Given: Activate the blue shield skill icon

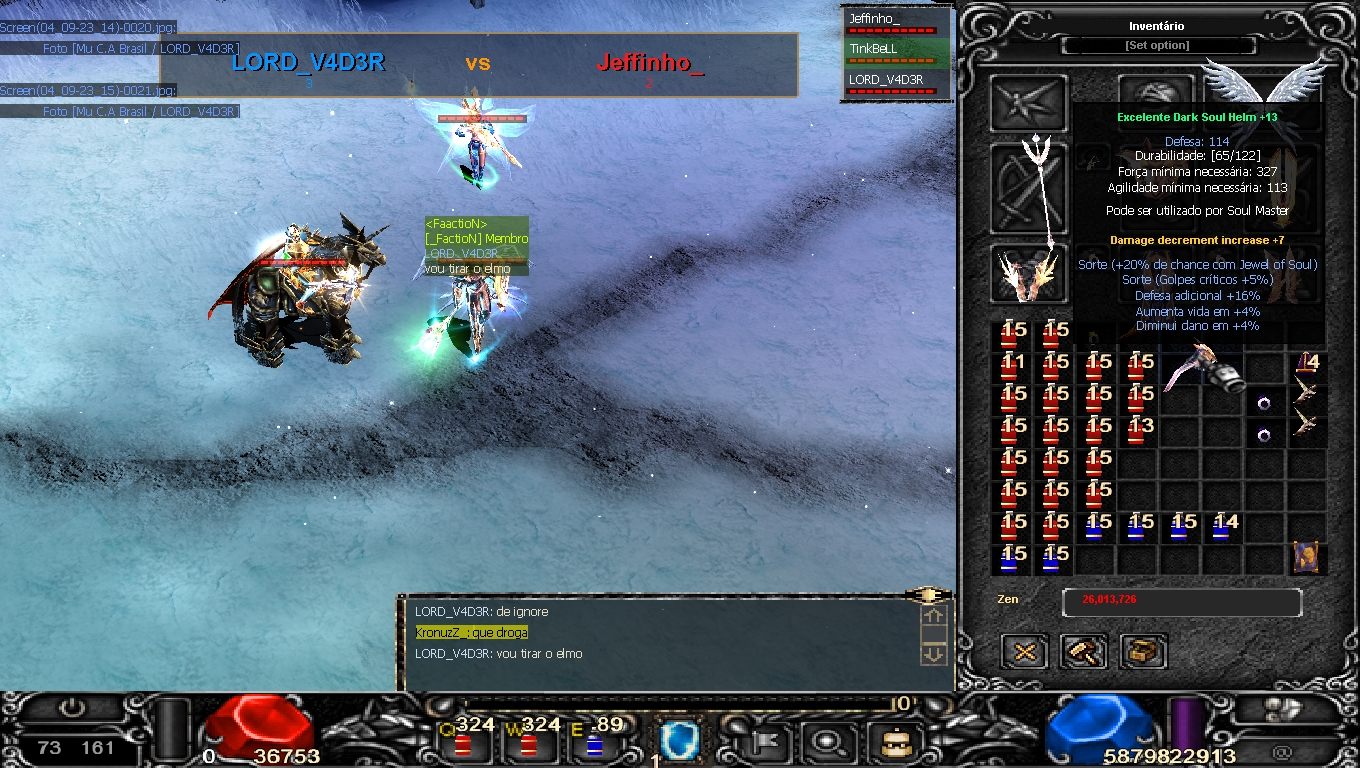Looking at the screenshot, I should pos(680,741).
